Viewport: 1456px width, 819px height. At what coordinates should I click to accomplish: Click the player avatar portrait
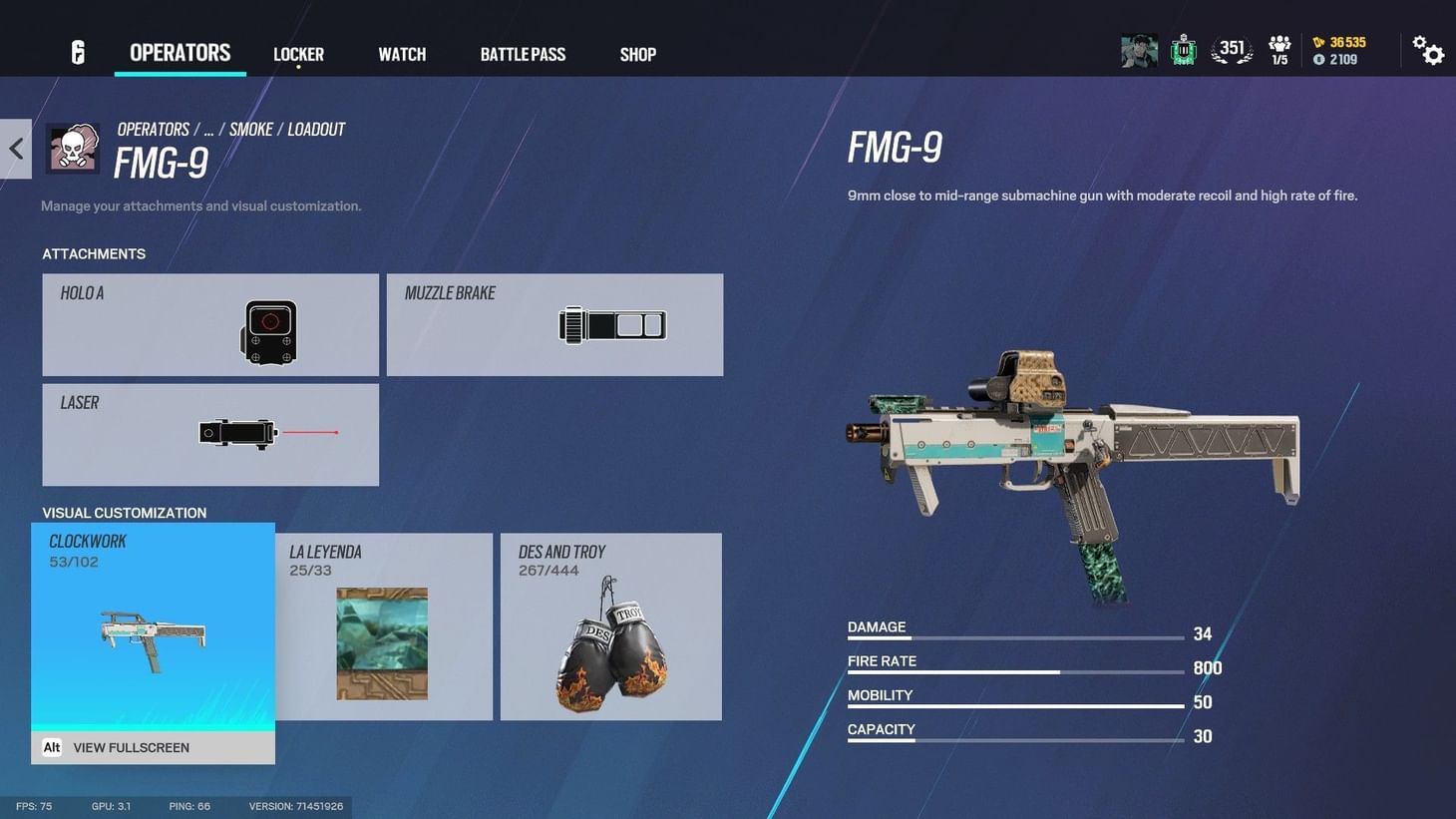coord(1139,50)
